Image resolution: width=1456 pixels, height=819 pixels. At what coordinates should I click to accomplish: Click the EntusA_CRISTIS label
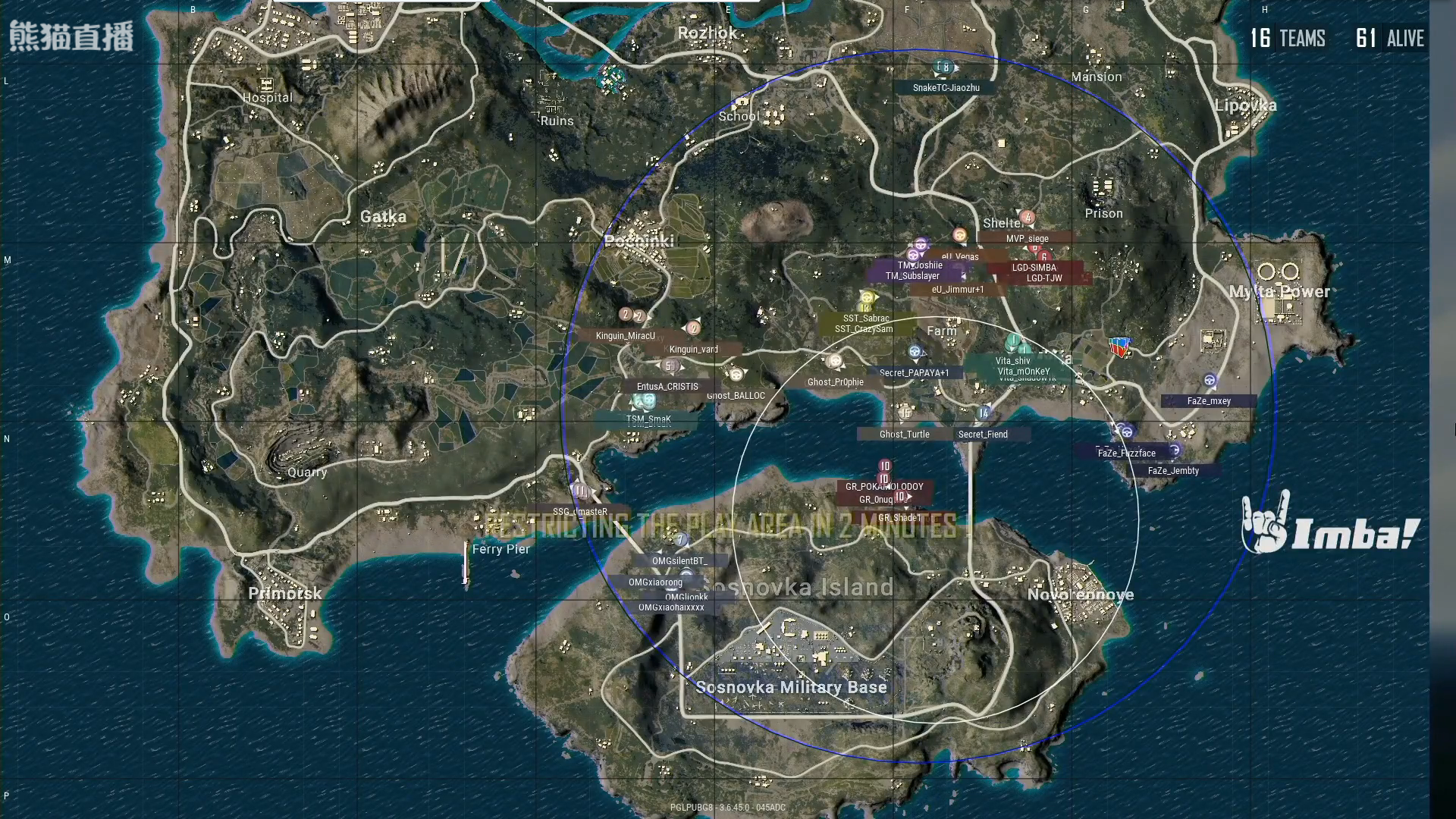pyautogui.click(x=667, y=387)
